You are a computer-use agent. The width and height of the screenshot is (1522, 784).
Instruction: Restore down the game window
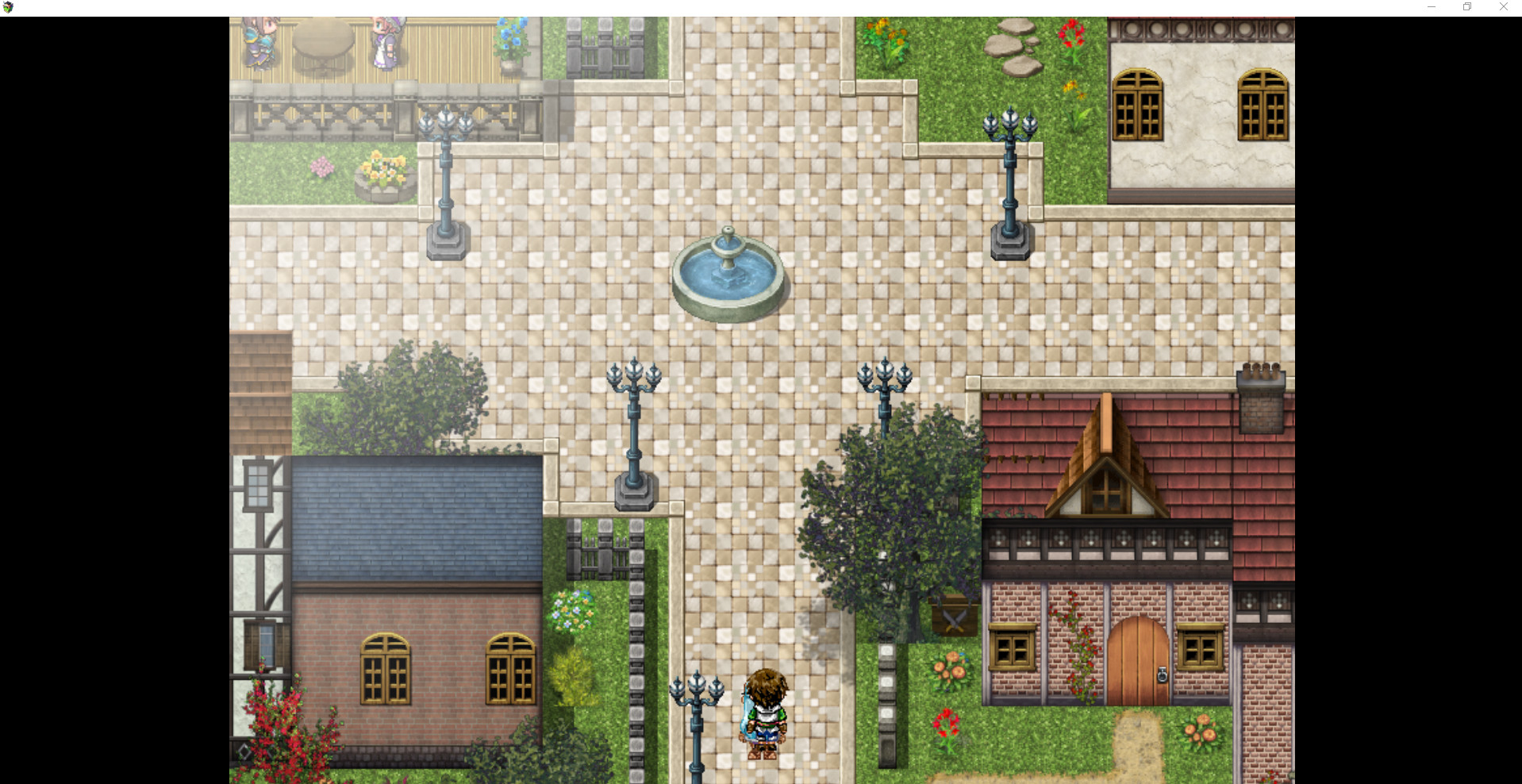point(1466,6)
